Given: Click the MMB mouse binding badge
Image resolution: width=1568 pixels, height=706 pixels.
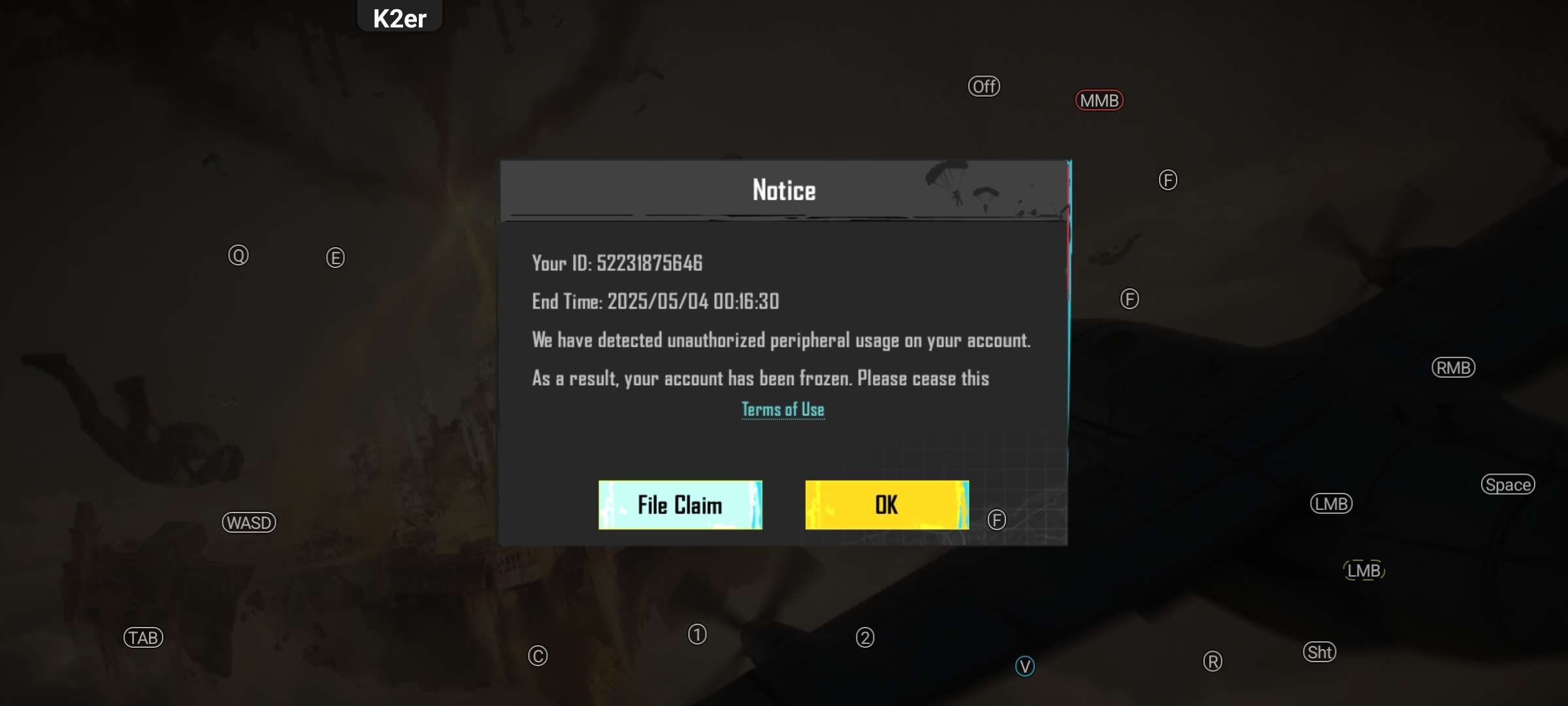Looking at the screenshot, I should (x=1100, y=100).
